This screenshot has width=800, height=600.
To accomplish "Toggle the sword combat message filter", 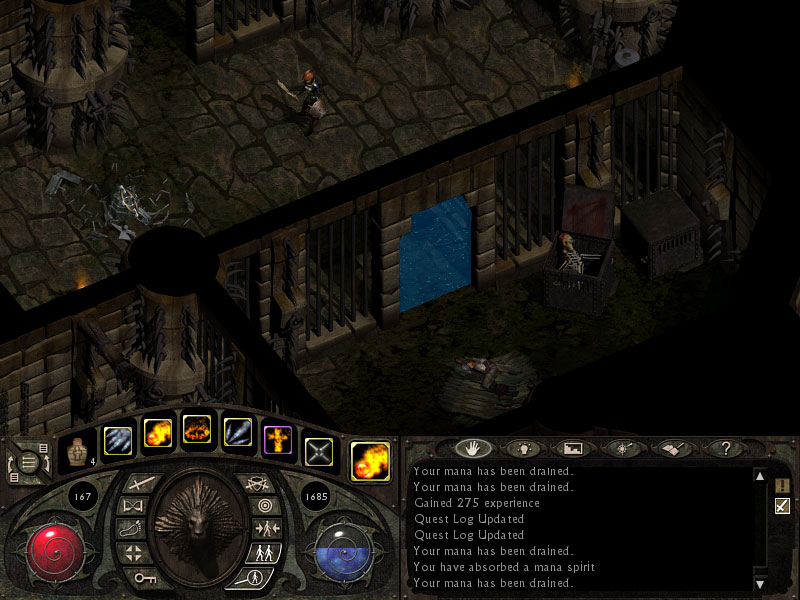I will [782, 506].
